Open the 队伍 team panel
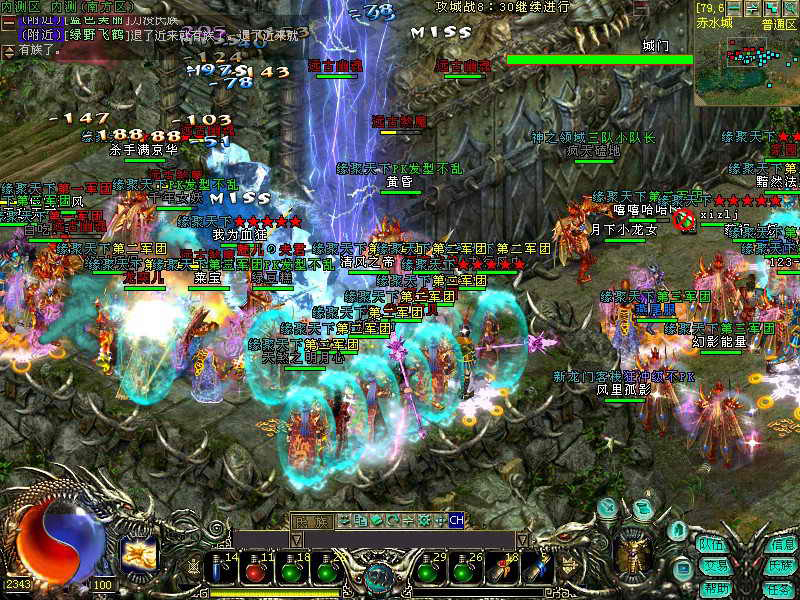The image size is (800, 600). 712,545
